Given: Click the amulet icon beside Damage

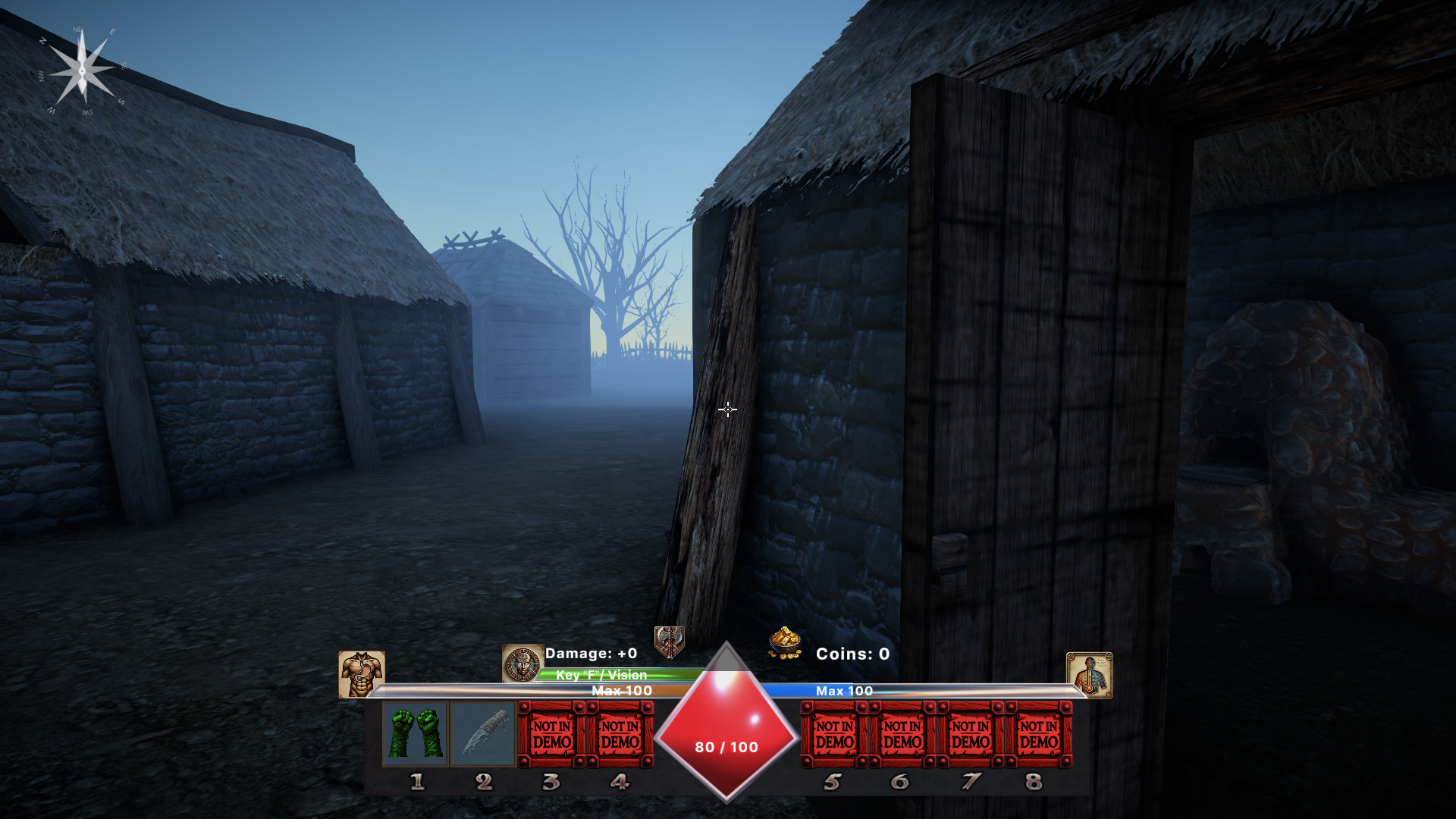Looking at the screenshot, I should coord(521,662).
